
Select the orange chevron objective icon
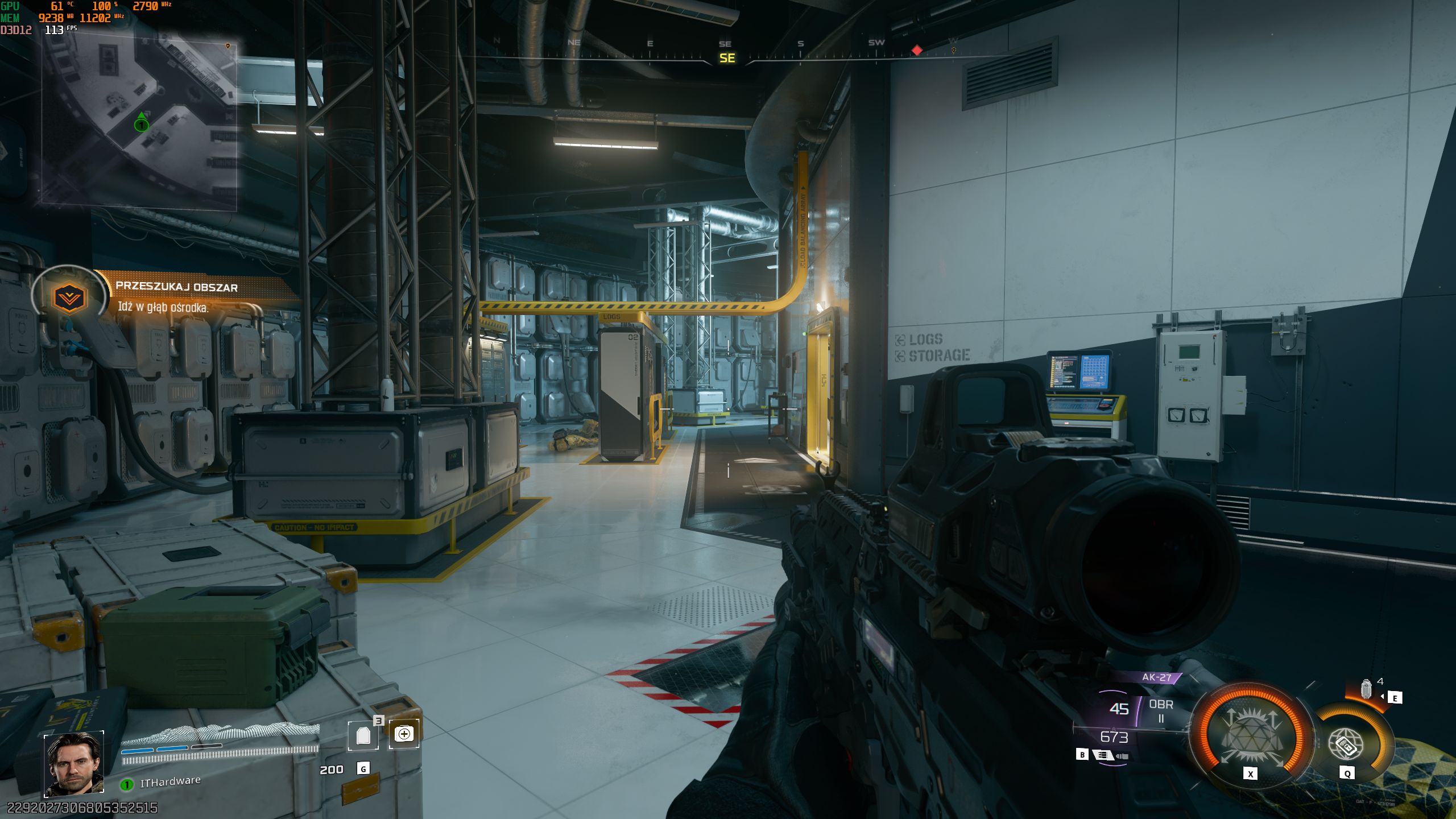[x=69, y=297]
